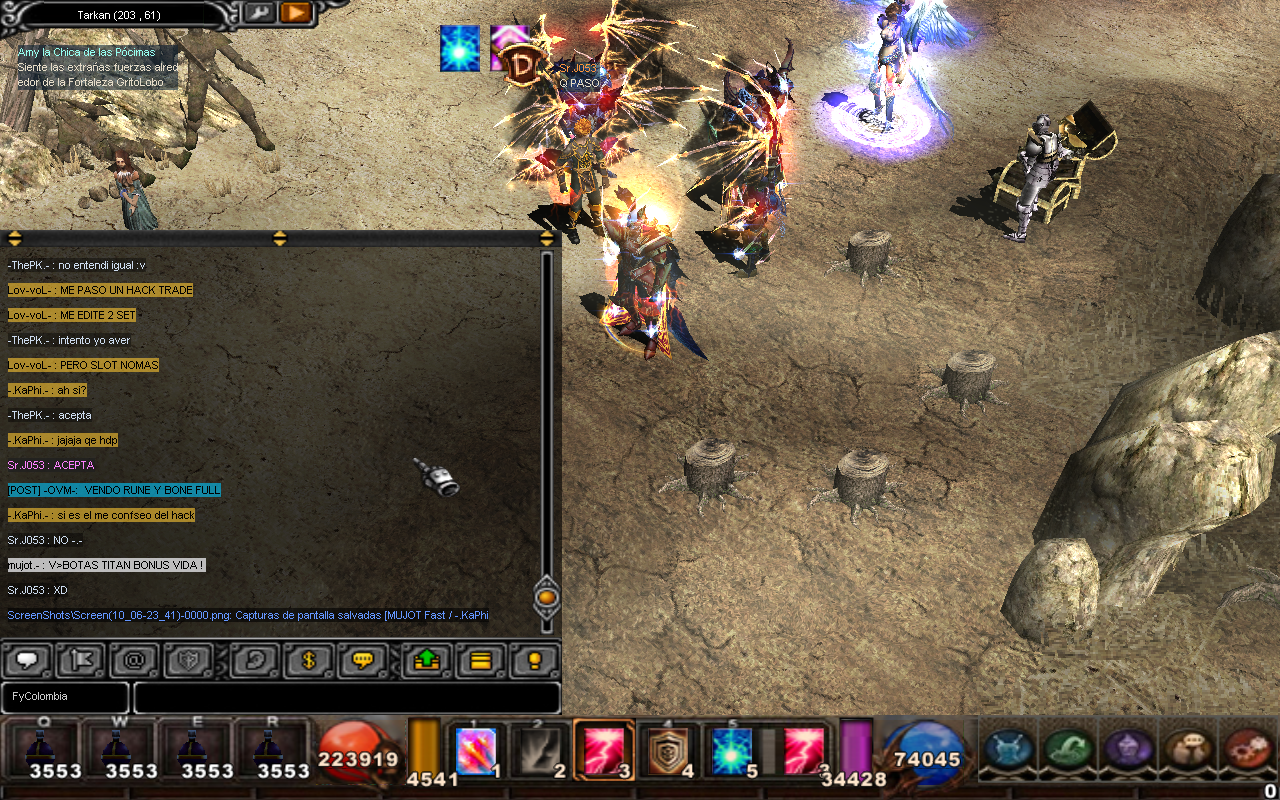Select skill slot 1 with the colorful burst
Image resolution: width=1280 pixels, height=800 pixels.
476,752
